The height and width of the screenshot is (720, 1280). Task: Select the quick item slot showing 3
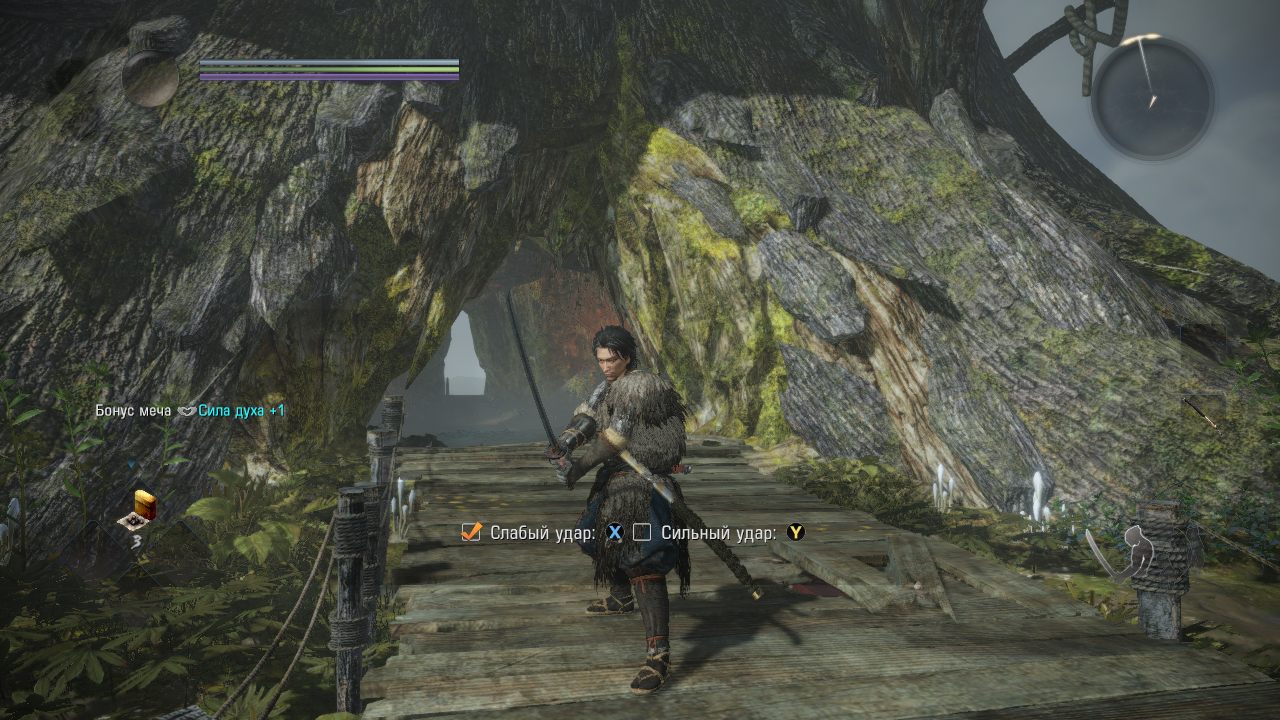(x=138, y=510)
